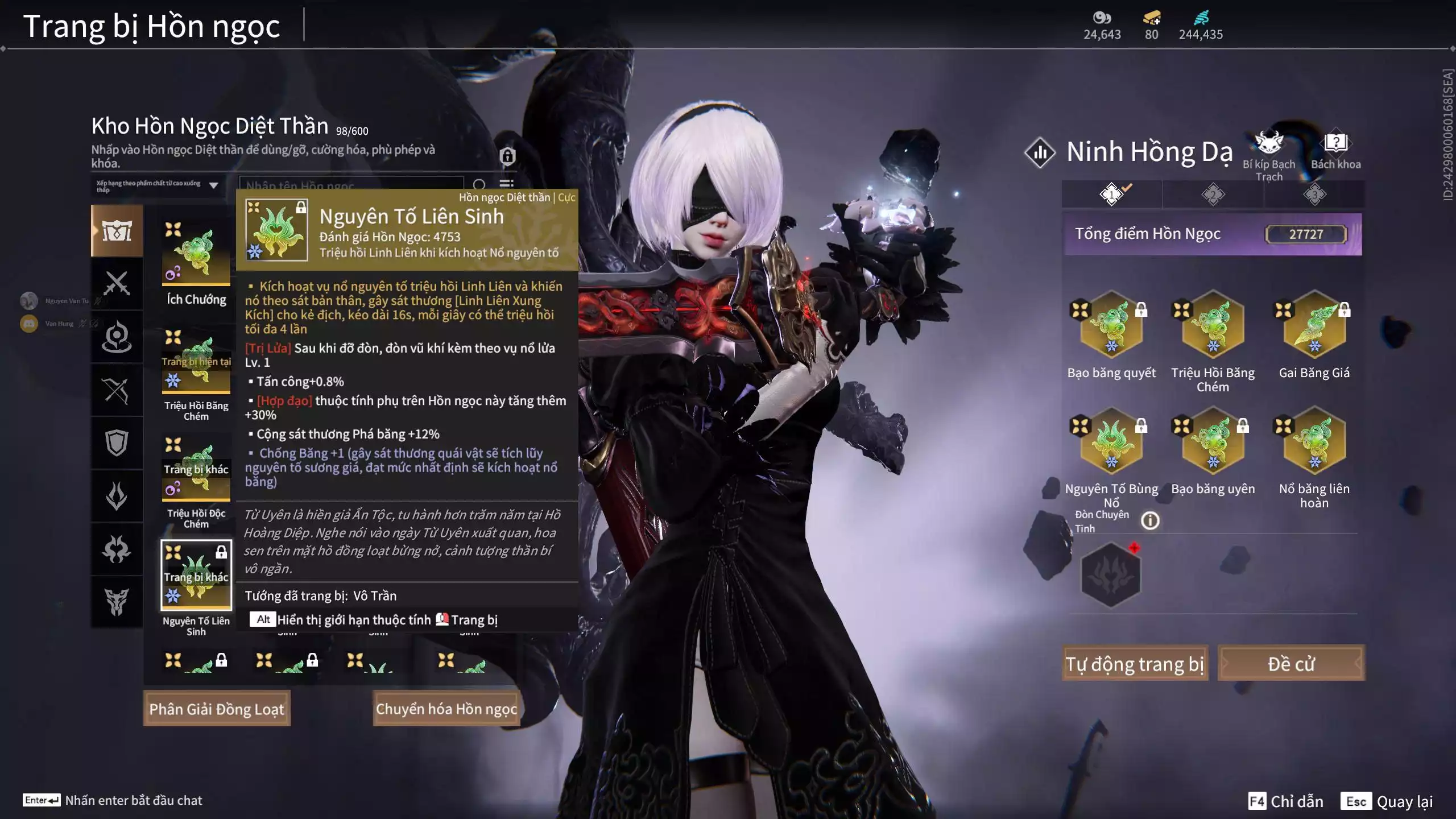The width and height of the screenshot is (1456, 819).
Task: Switch to loadout tab 3
Action: pos(1314,195)
